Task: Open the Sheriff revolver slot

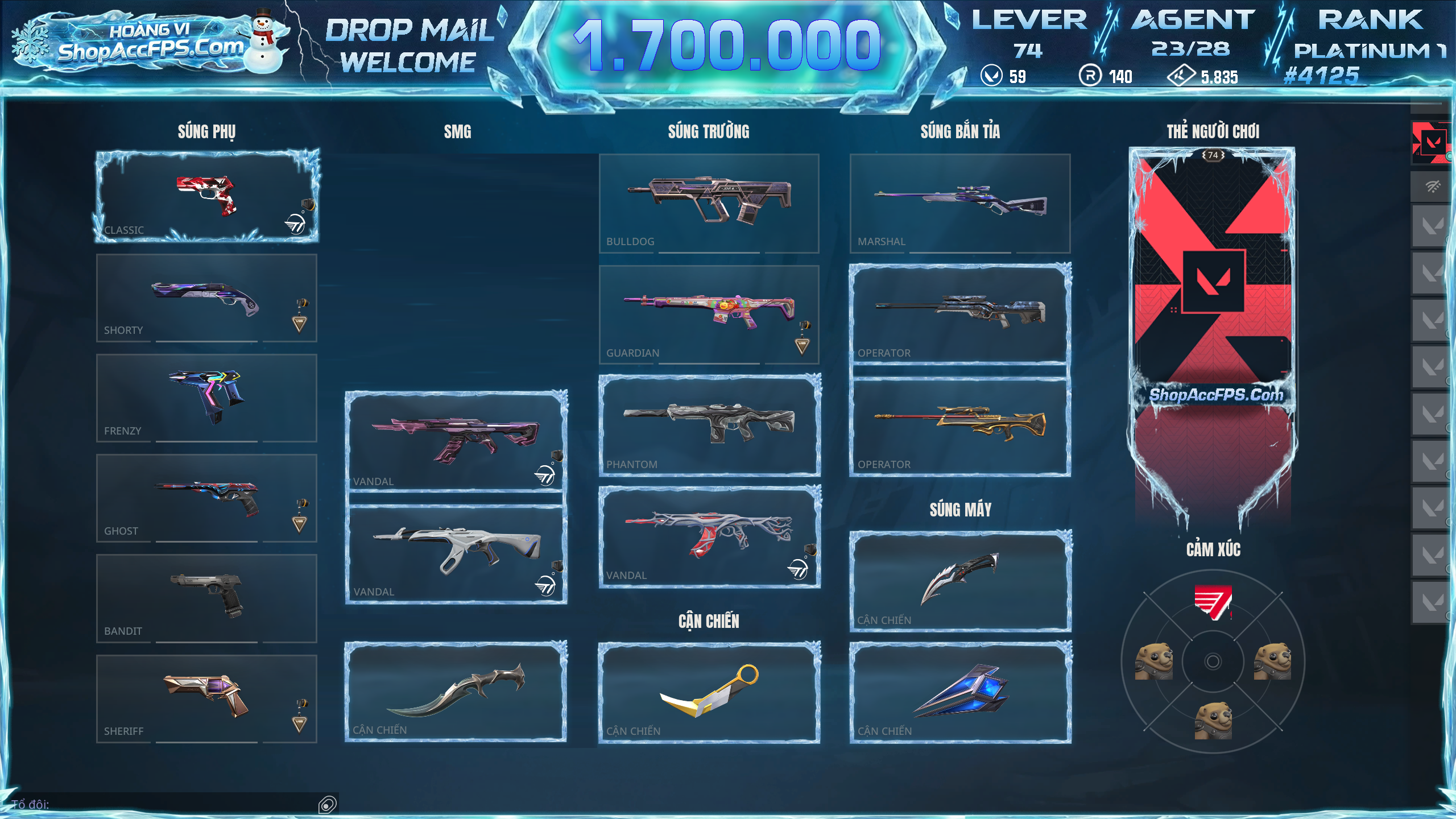Action: pos(206,698)
